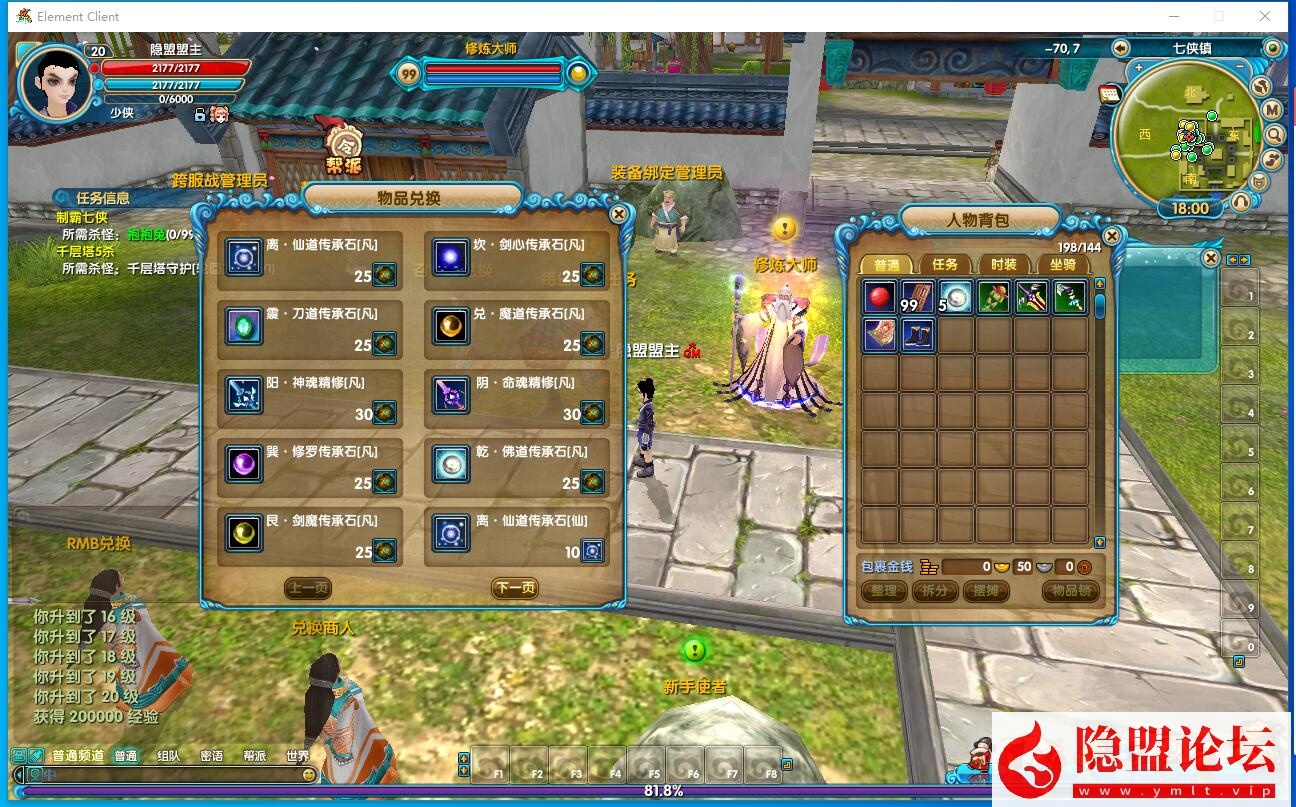Open the 时装 fashion tab

coord(1003,264)
